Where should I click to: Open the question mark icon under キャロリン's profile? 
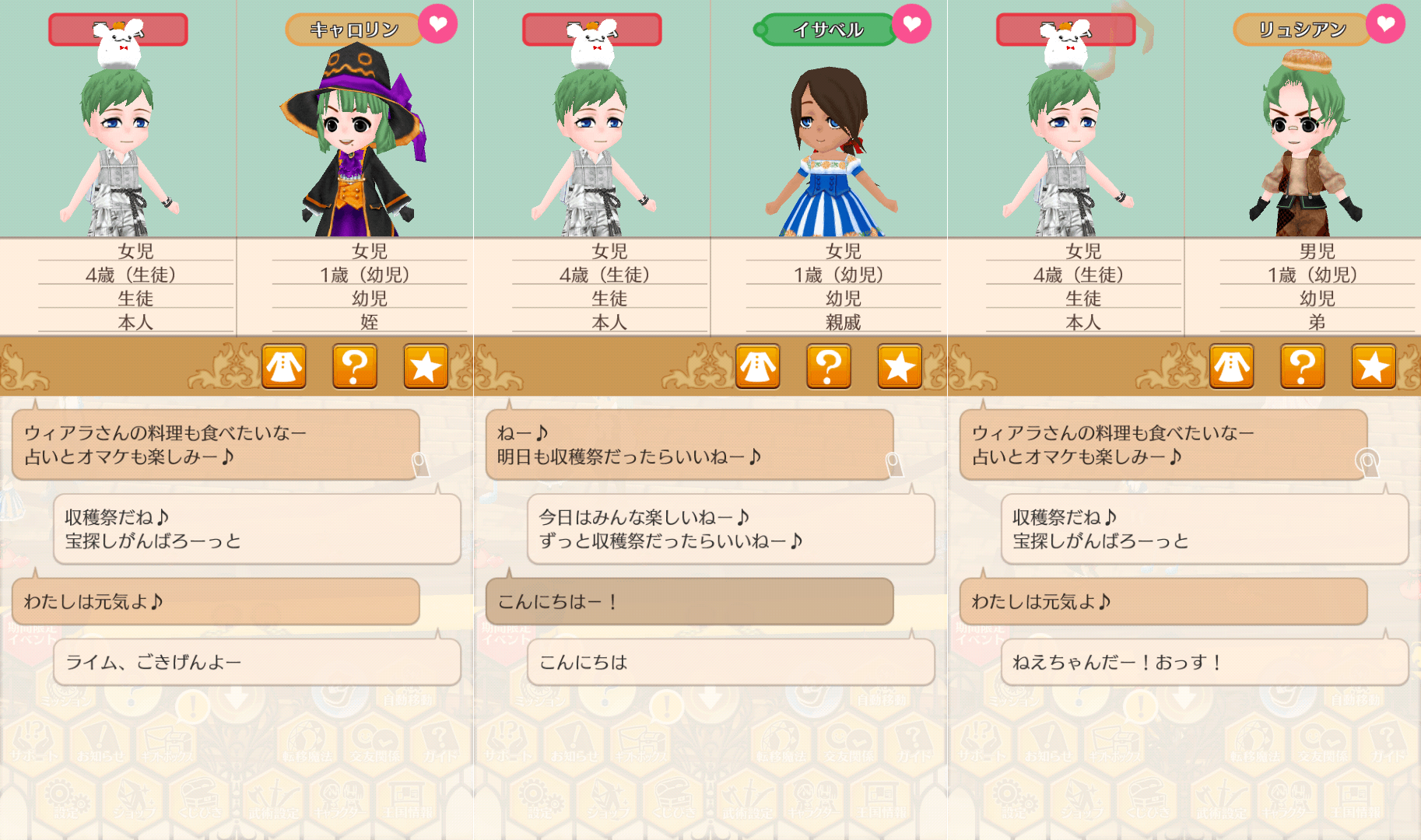pyautogui.click(x=355, y=366)
